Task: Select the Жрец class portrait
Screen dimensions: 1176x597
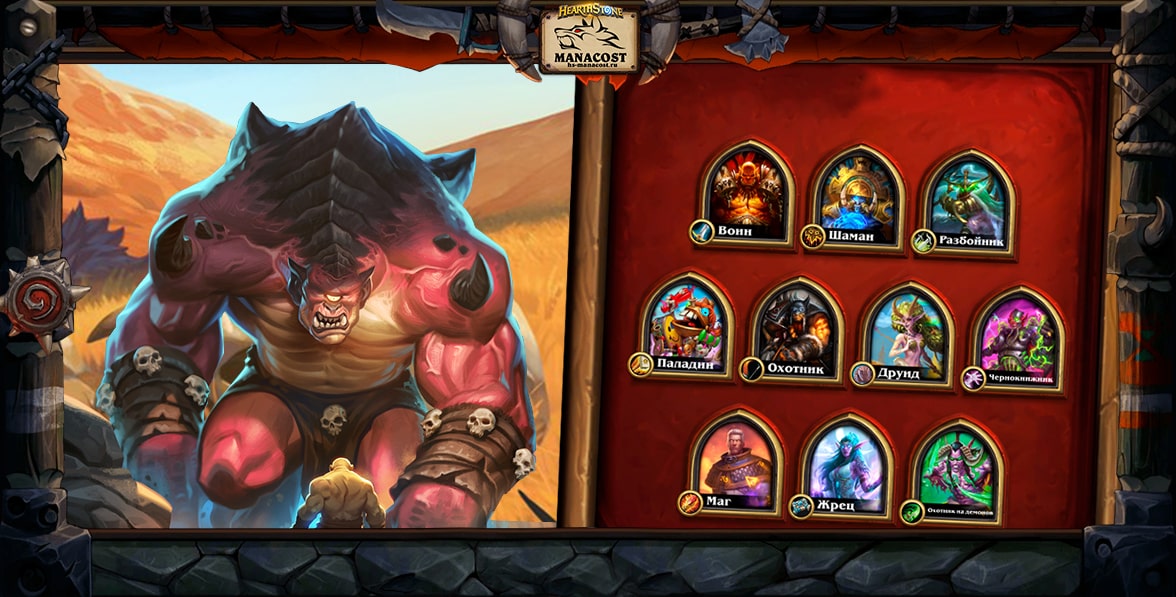Action: (x=846, y=464)
